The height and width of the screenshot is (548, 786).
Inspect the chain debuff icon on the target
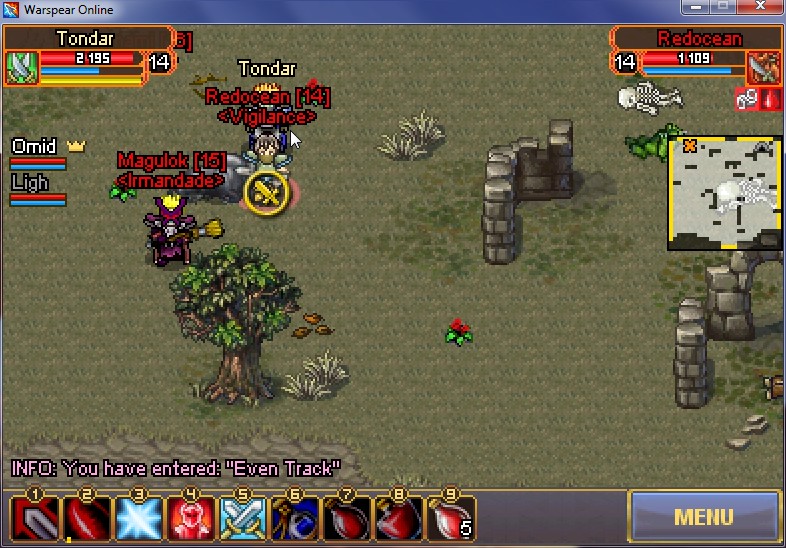745,98
